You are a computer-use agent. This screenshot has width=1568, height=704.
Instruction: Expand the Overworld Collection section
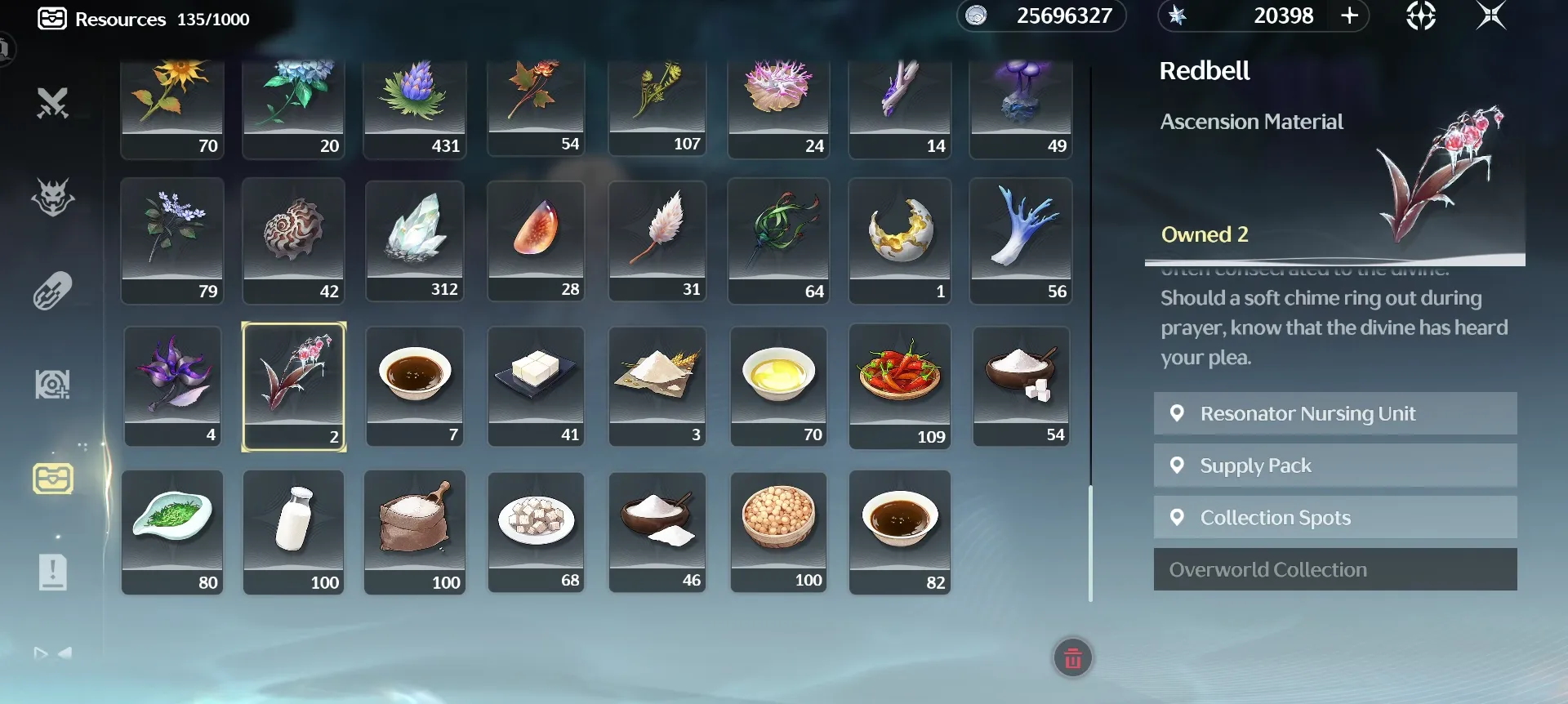[x=1334, y=569]
